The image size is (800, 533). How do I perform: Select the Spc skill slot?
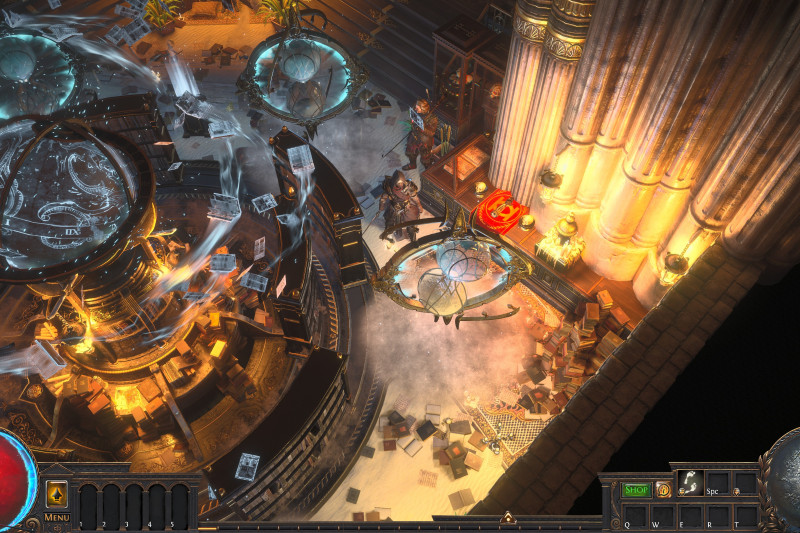coord(717,484)
